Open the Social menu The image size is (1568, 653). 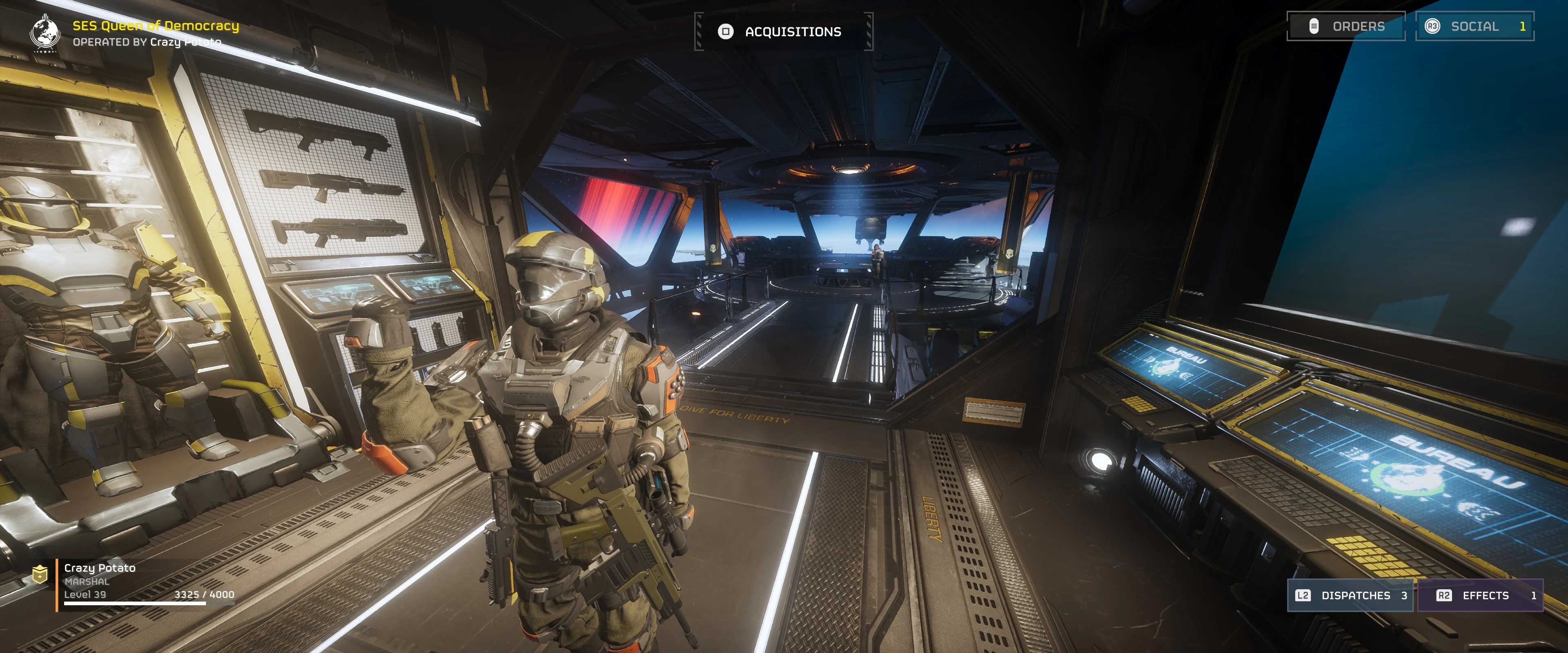(x=1474, y=26)
